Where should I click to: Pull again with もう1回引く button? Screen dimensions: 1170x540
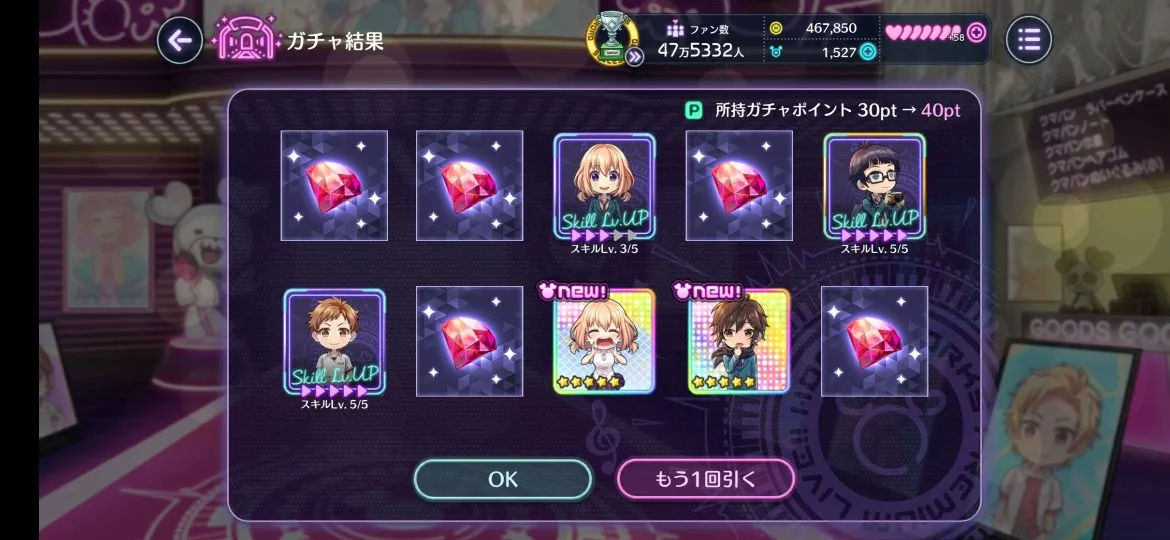pos(705,479)
